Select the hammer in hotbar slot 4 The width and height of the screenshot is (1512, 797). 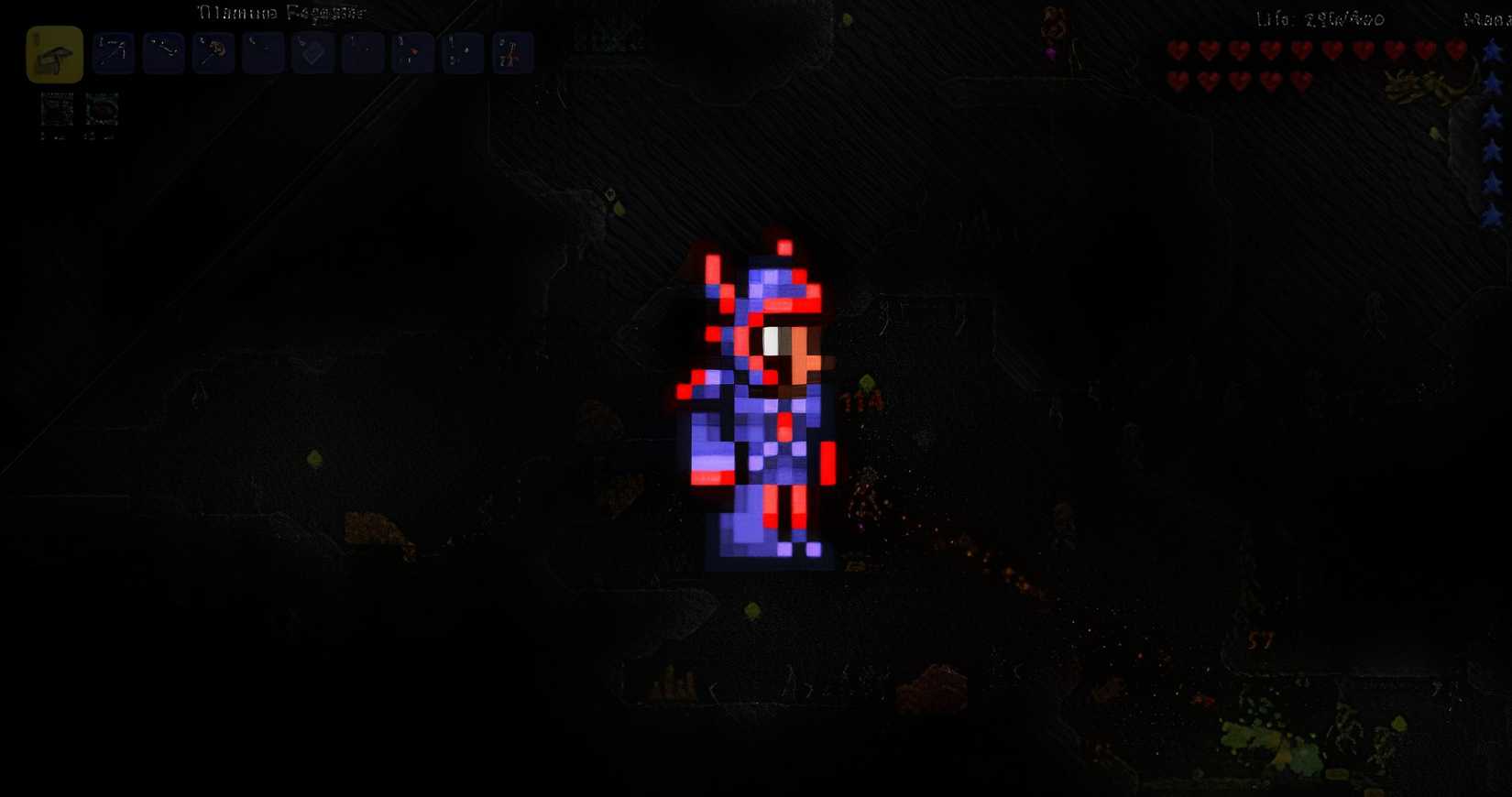point(214,52)
